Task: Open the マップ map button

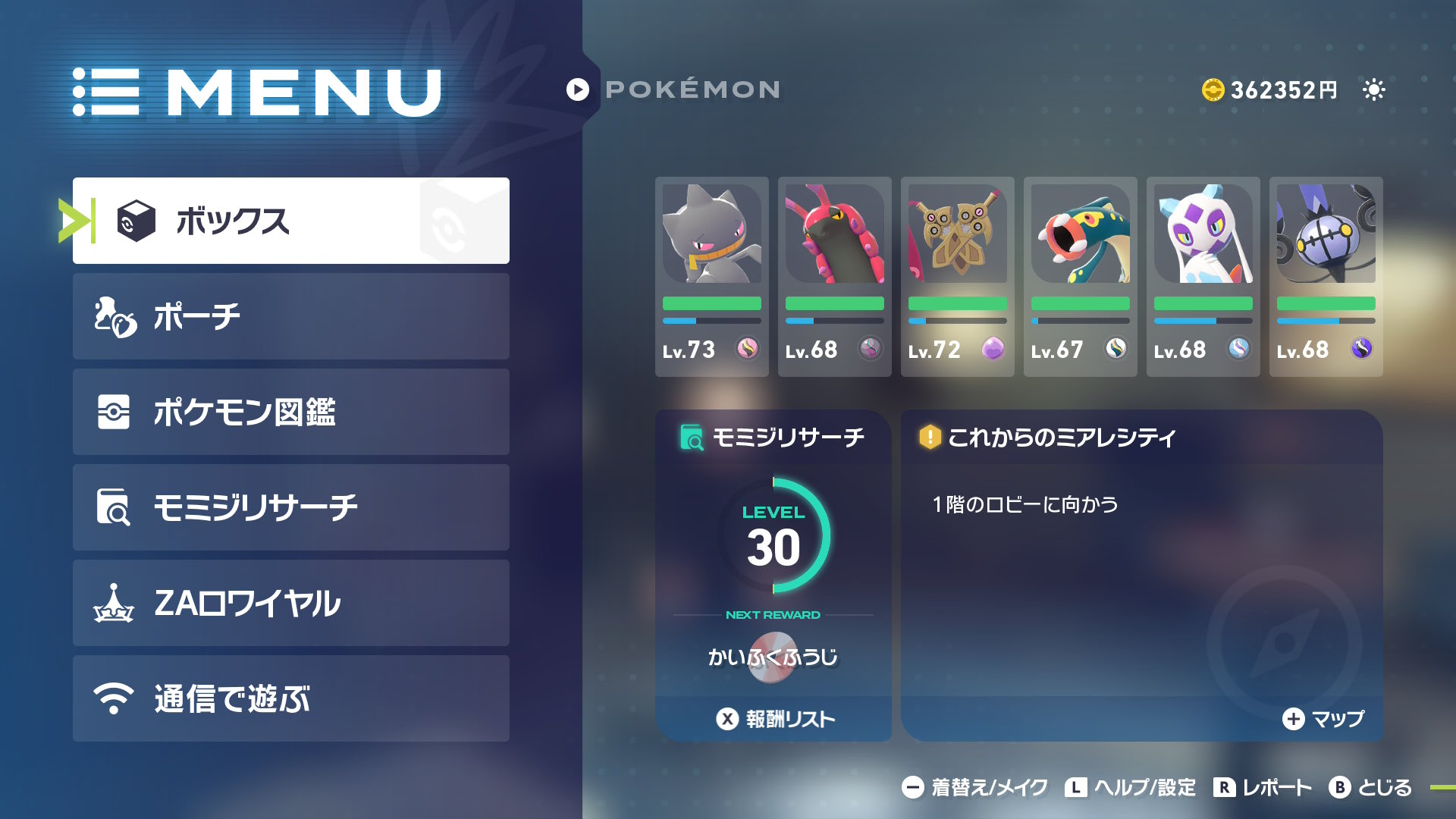Action: (x=1323, y=719)
